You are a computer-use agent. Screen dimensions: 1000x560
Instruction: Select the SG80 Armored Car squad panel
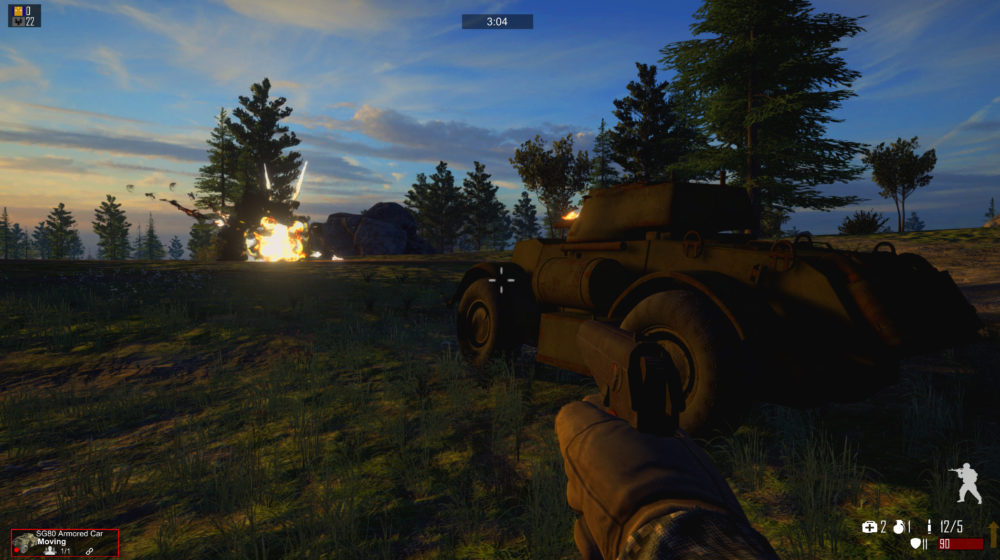65,542
